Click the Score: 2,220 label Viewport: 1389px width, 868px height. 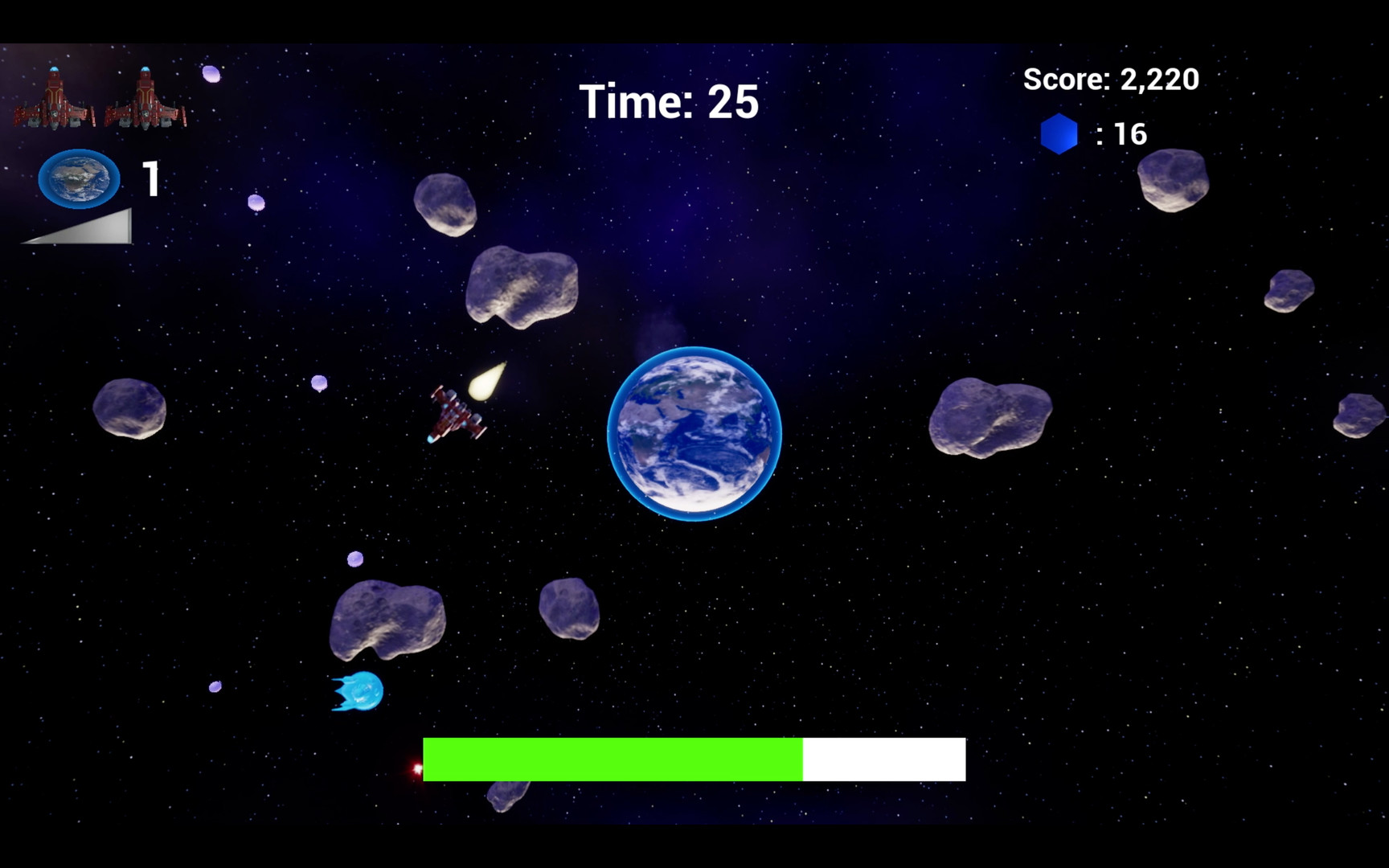click(1110, 79)
